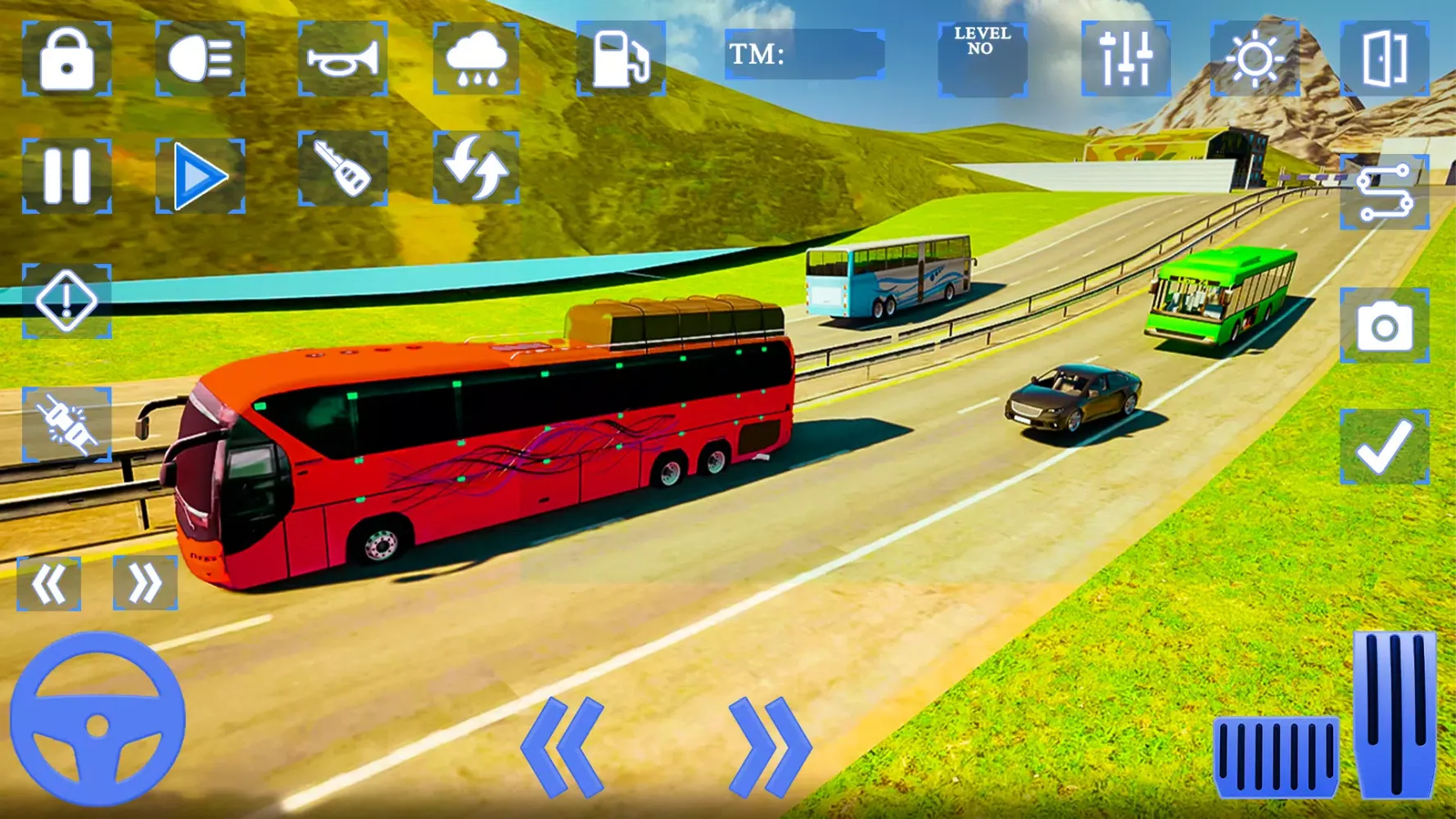The image size is (1456, 819).
Task: Click the swap arrows icon
Action: [x=476, y=168]
